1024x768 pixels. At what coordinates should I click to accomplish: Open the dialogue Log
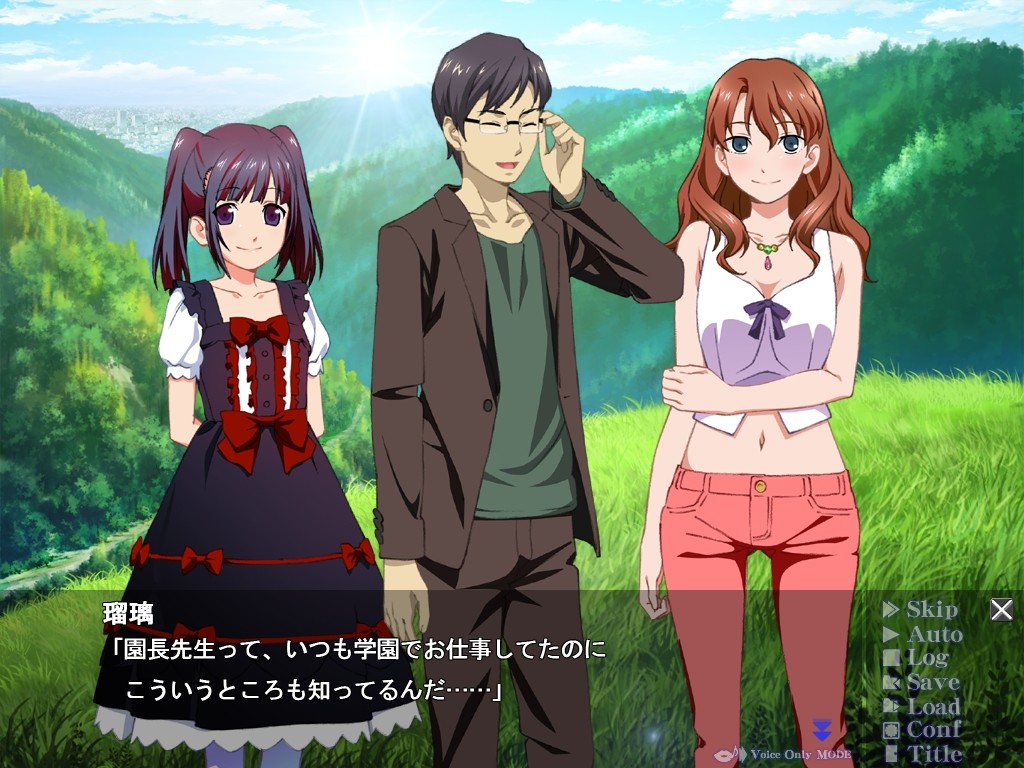(915, 658)
